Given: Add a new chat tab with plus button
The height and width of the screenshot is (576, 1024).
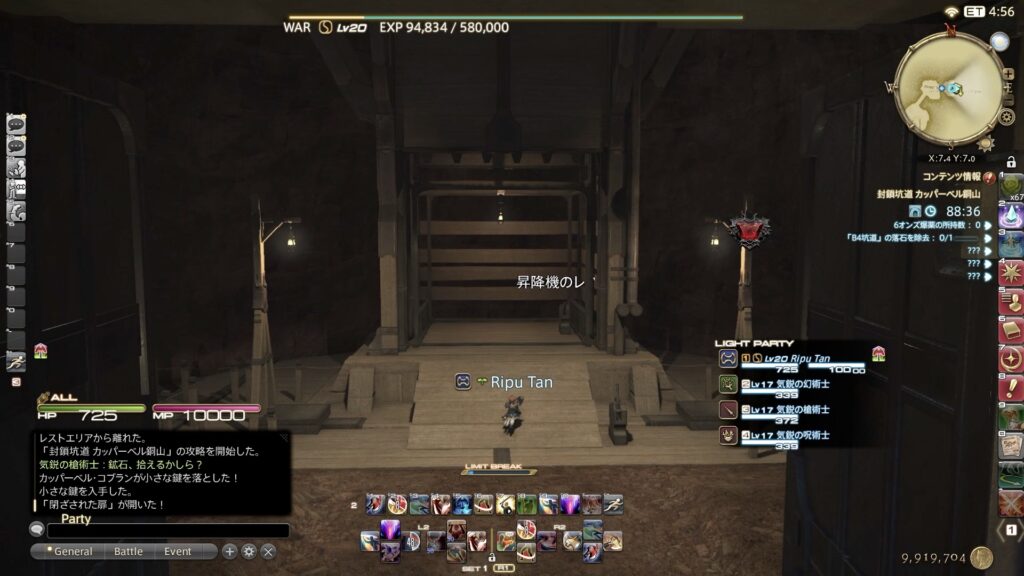Looking at the screenshot, I should (x=230, y=551).
